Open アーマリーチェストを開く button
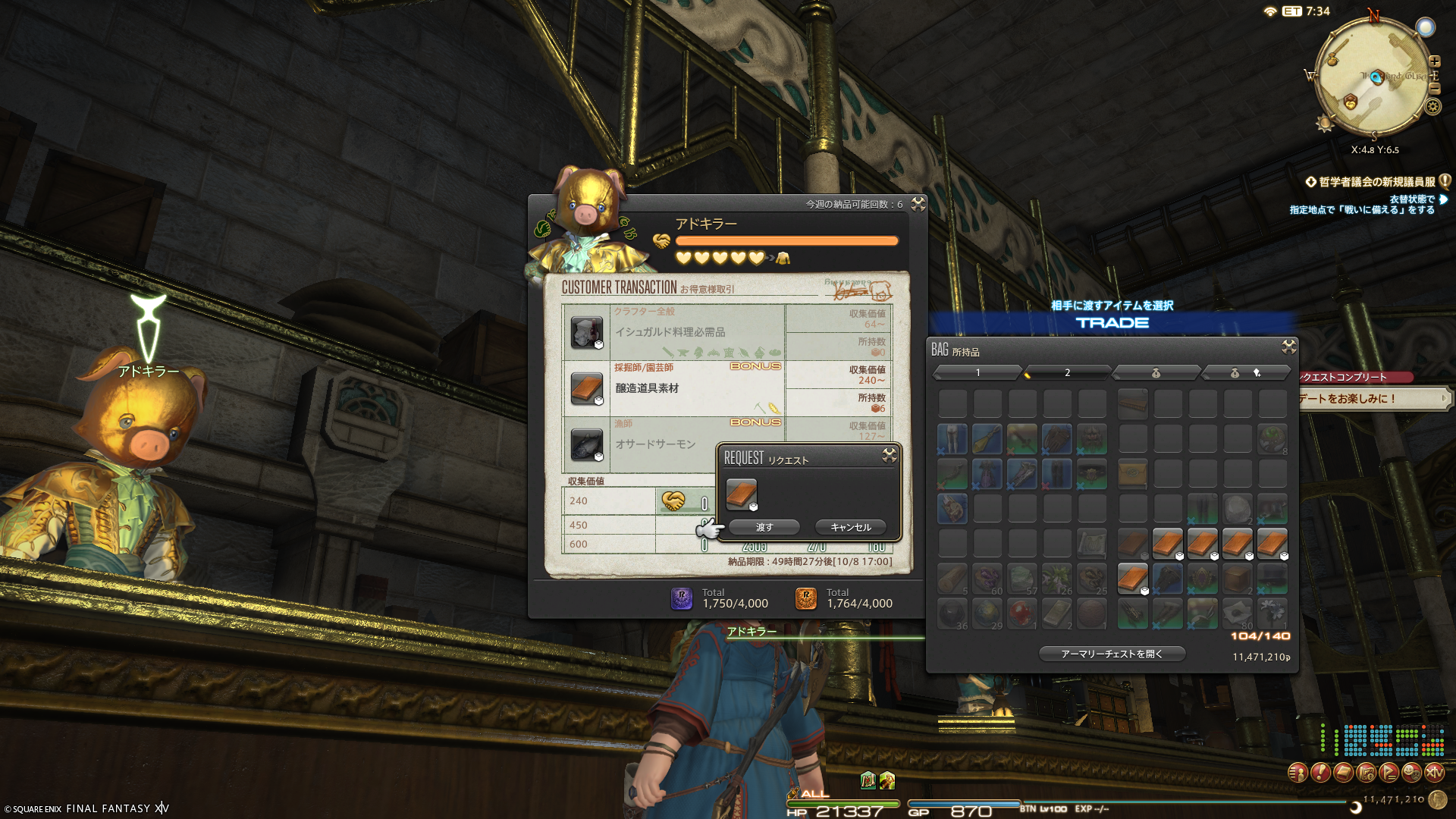The image size is (1456, 819). [1111, 654]
